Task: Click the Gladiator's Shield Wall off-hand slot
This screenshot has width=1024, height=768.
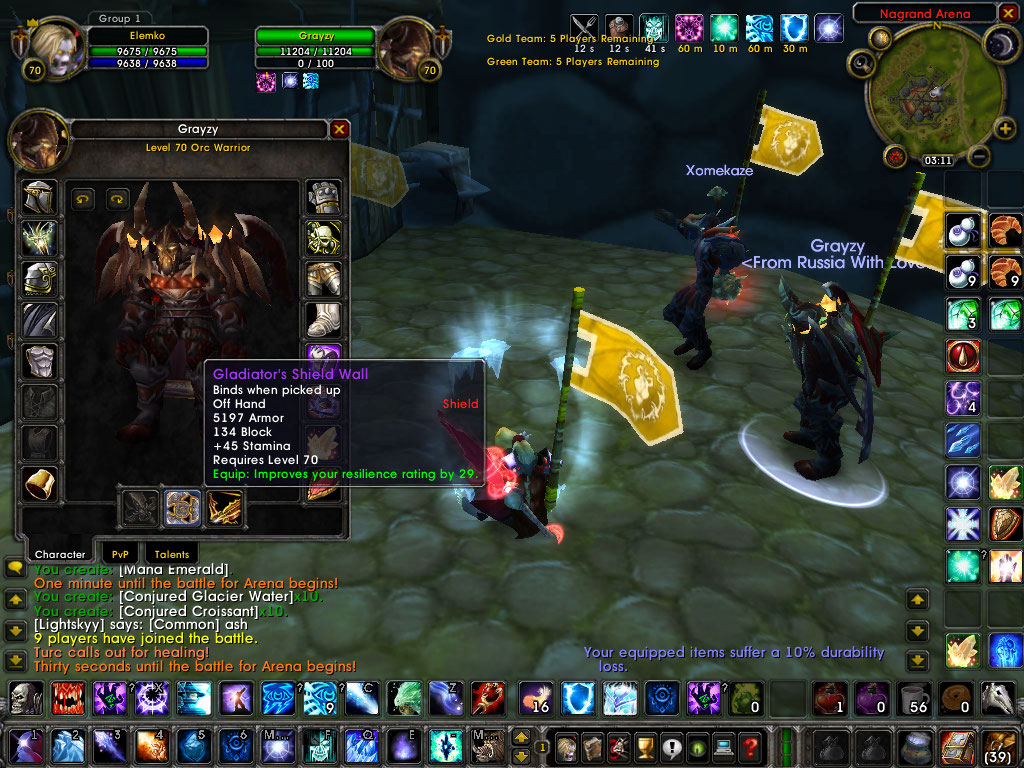Action: pyautogui.click(x=183, y=508)
